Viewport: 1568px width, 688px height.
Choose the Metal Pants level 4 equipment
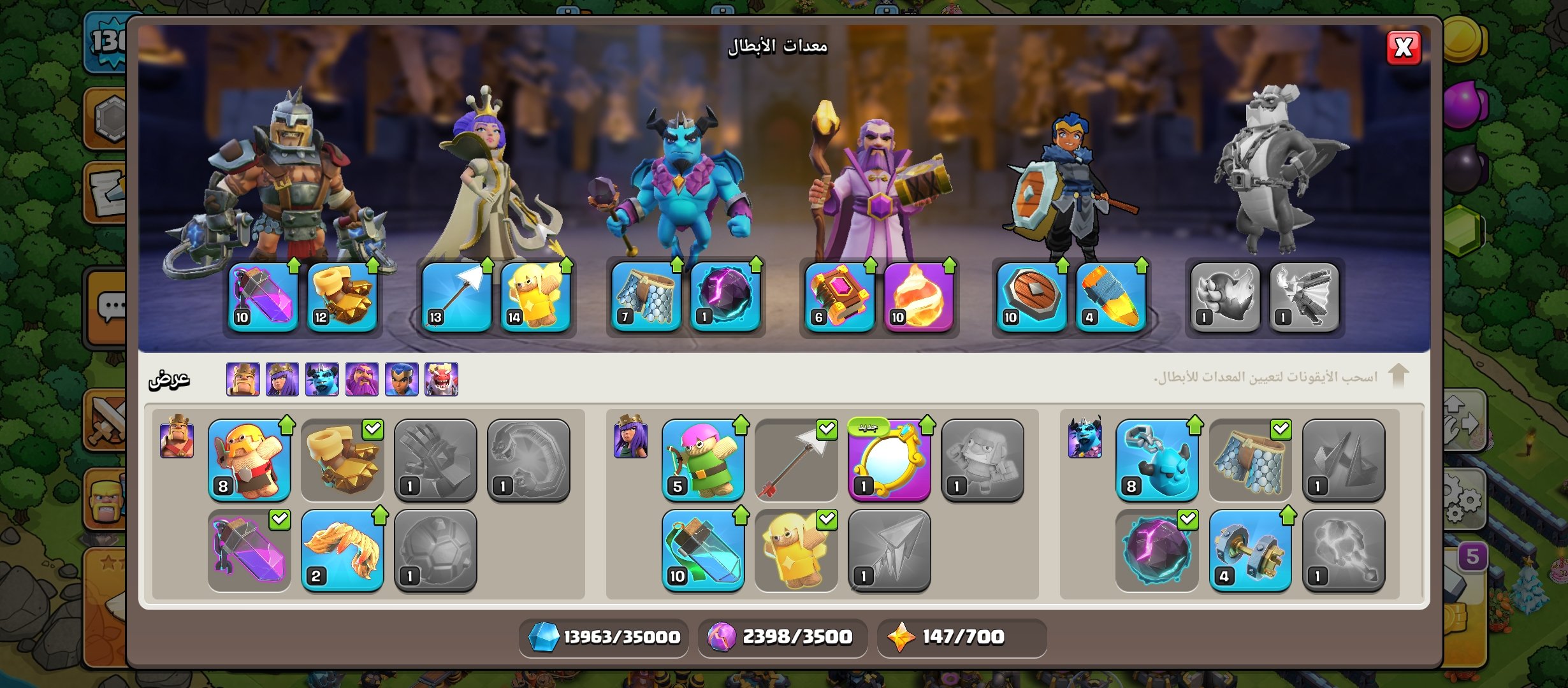[1250, 550]
